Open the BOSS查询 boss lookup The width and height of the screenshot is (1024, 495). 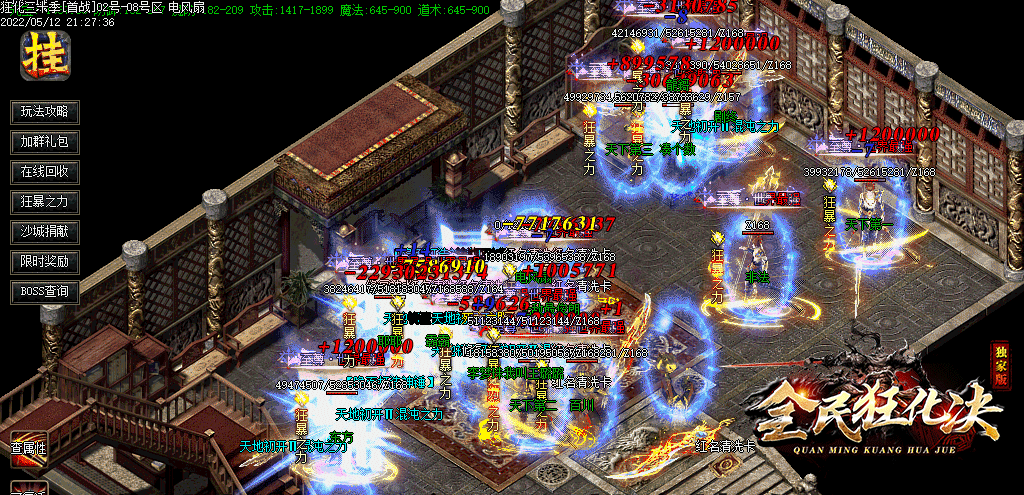[45, 292]
